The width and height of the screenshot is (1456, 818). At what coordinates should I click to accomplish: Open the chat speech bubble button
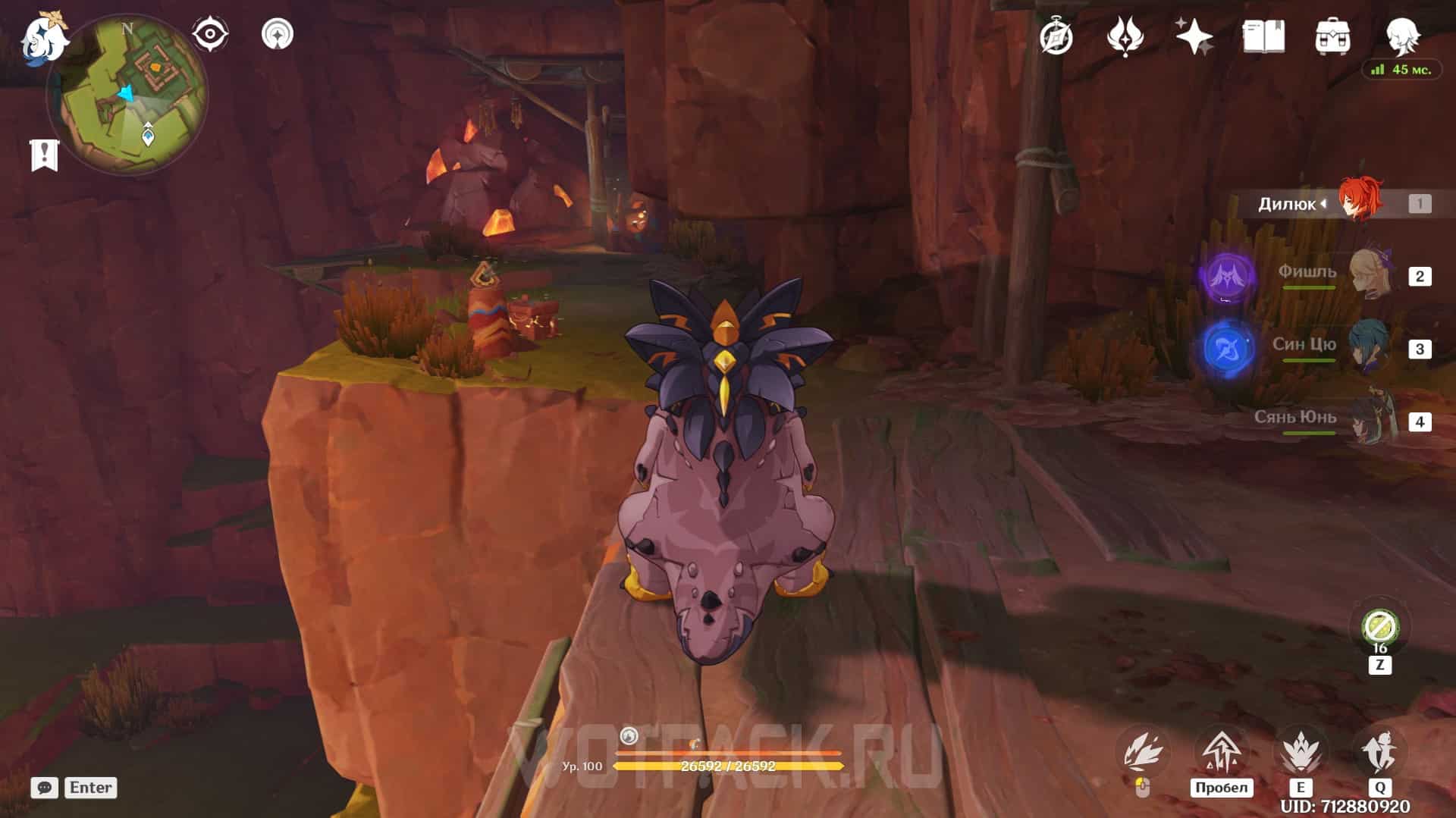tap(45, 788)
